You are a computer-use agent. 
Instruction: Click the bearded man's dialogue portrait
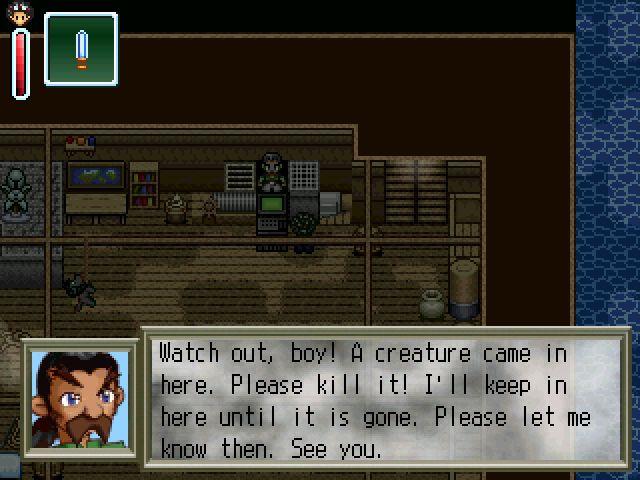point(82,399)
